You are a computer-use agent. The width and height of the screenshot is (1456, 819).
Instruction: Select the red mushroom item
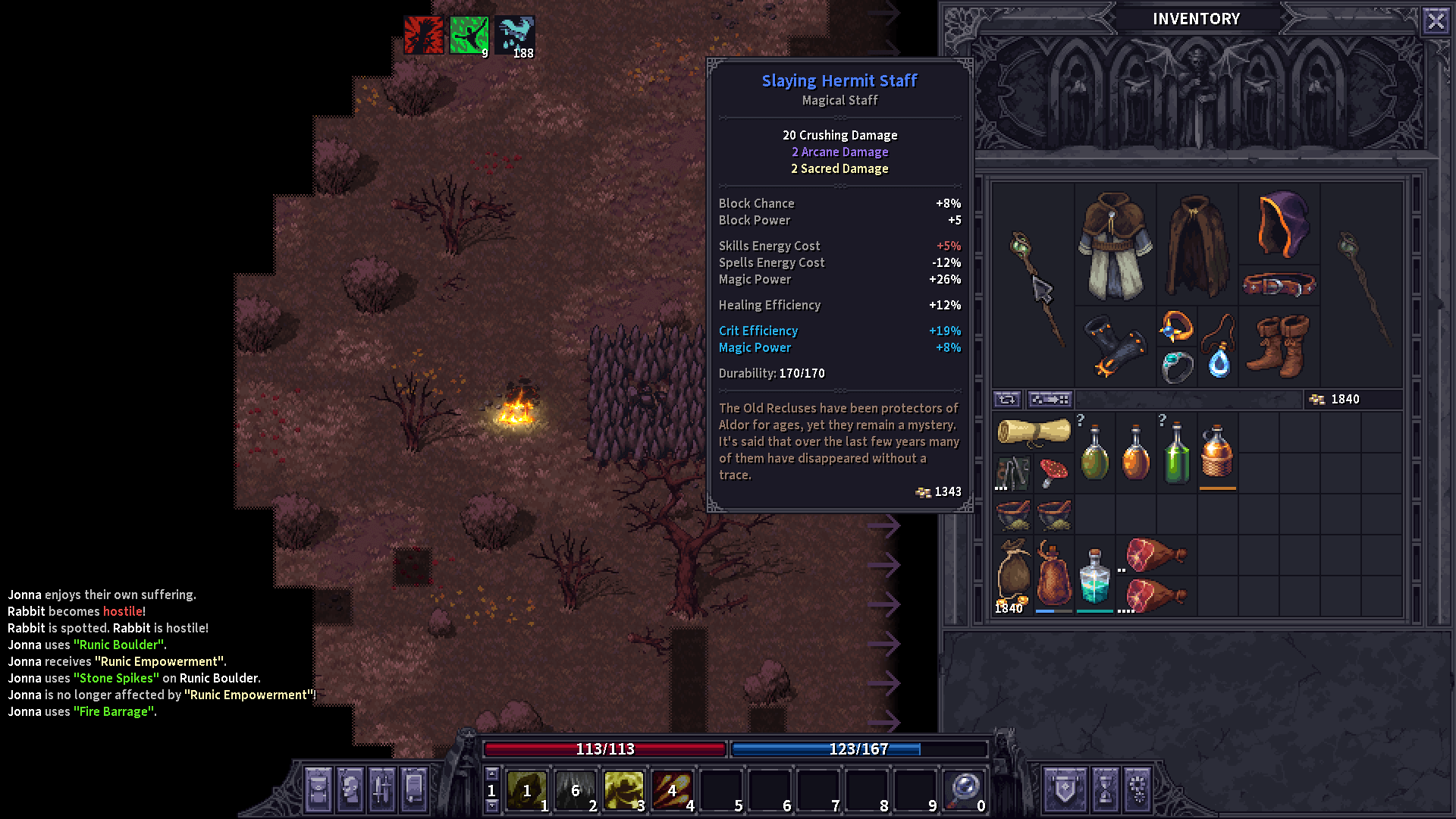point(1053,473)
